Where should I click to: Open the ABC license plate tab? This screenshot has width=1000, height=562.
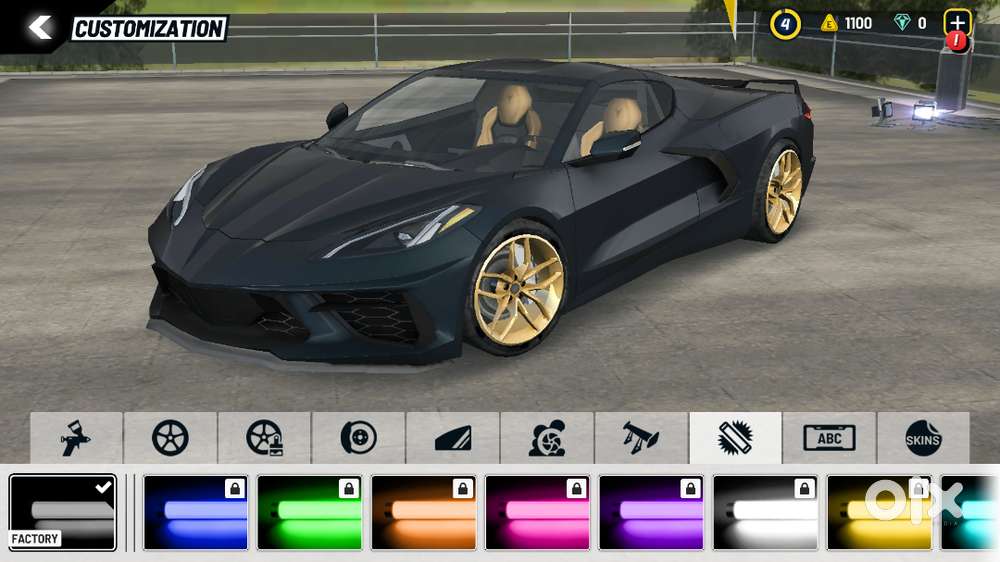click(829, 438)
